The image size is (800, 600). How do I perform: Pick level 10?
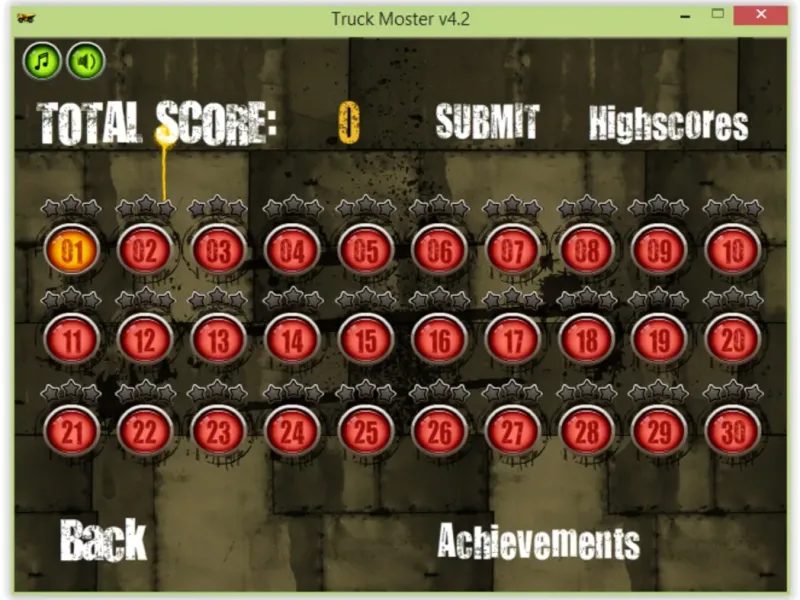[x=733, y=250]
